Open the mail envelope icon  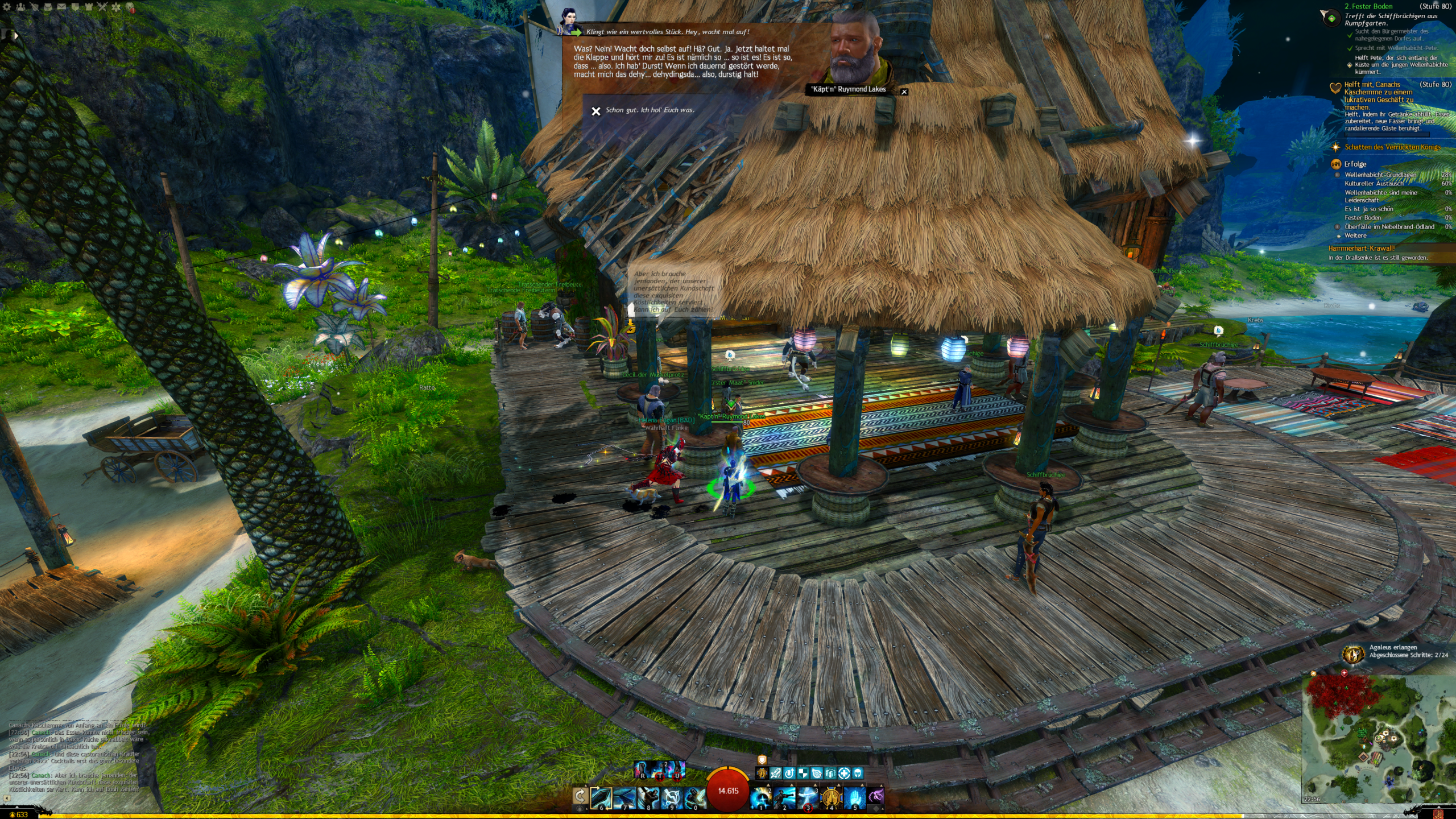[x=61, y=7]
